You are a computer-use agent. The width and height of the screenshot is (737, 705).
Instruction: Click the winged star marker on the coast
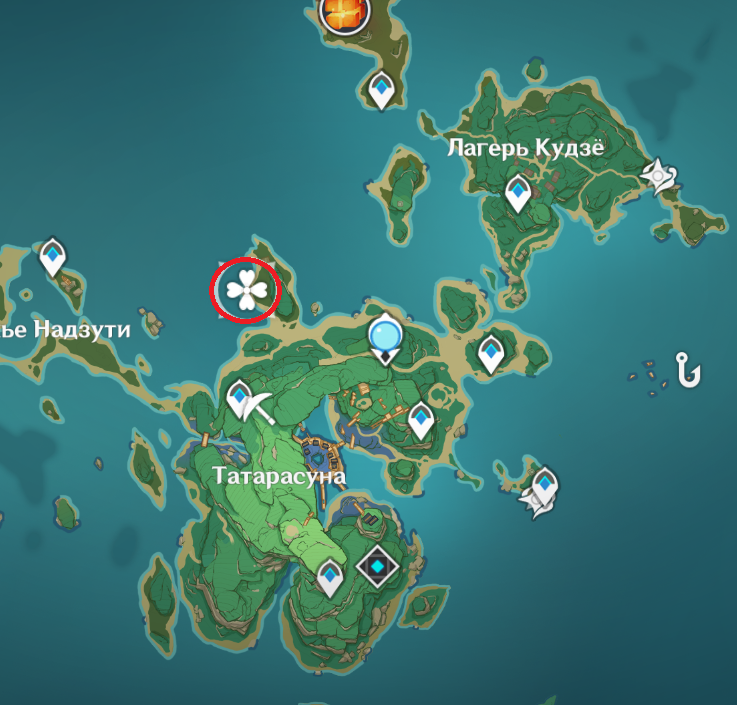coord(661,176)
